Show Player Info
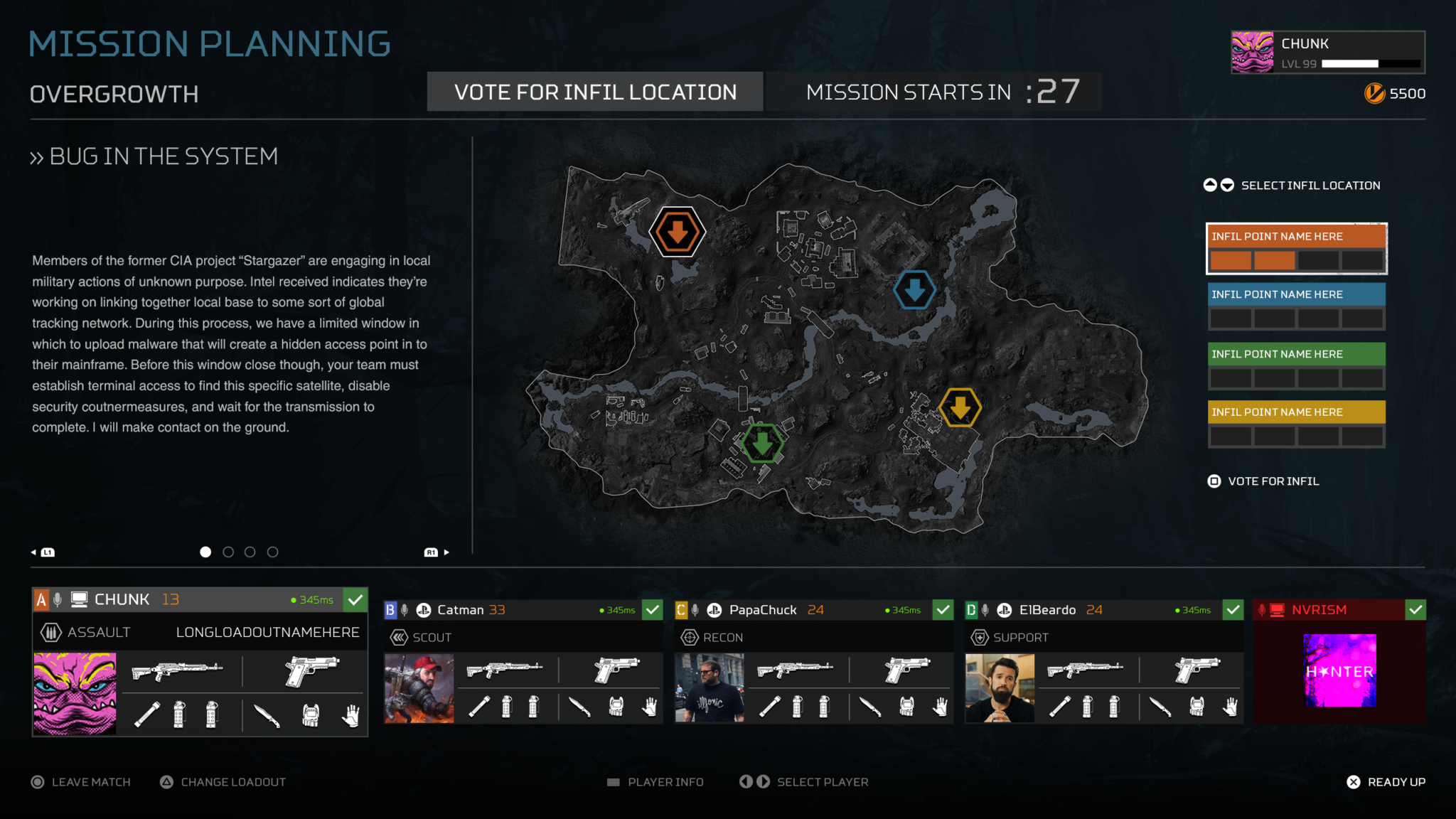Image resolution: width=1456 pixels, height=819 pixels. 655,782
